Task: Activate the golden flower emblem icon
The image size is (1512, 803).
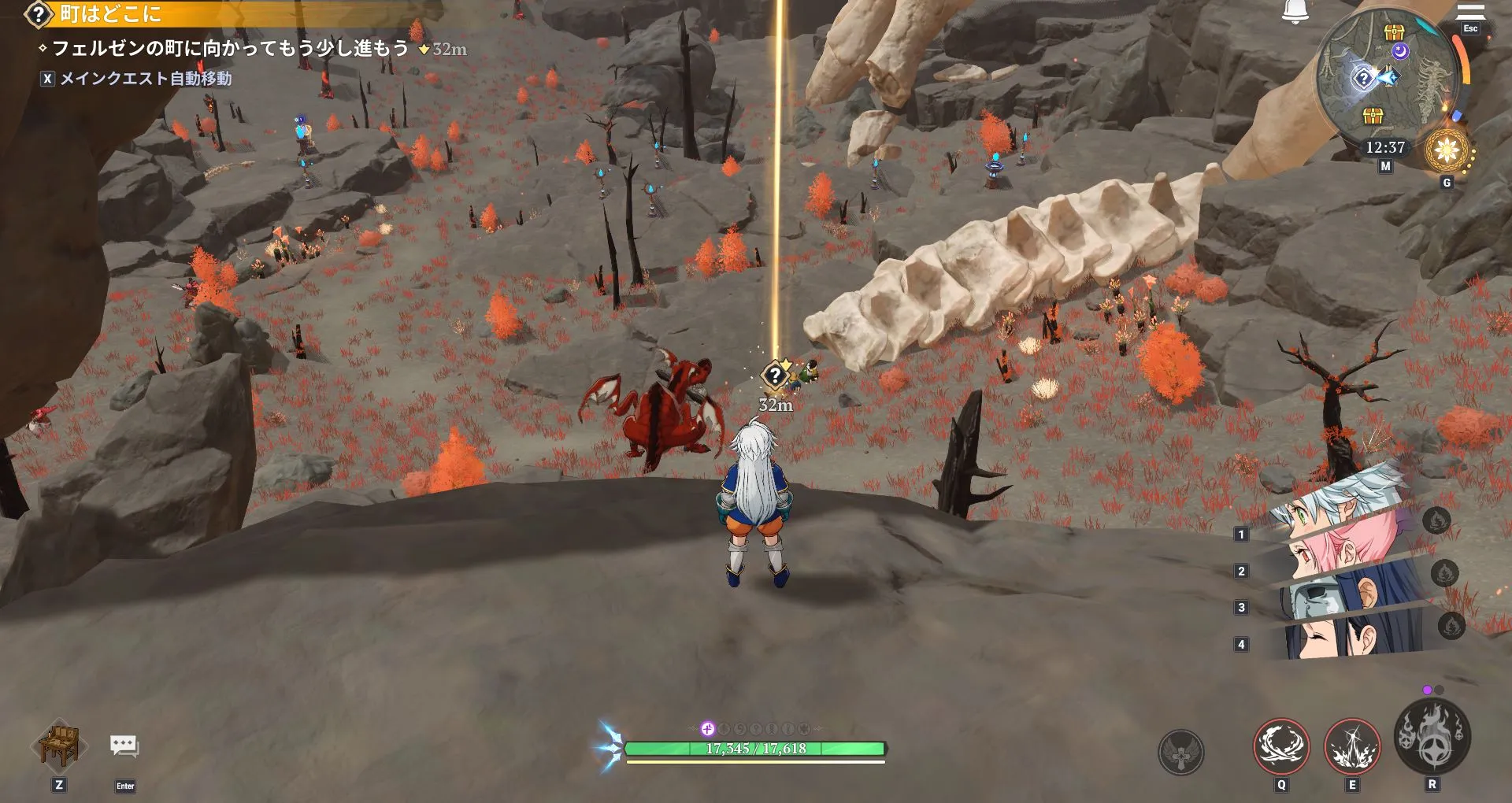Action: tap(1447, 150)
